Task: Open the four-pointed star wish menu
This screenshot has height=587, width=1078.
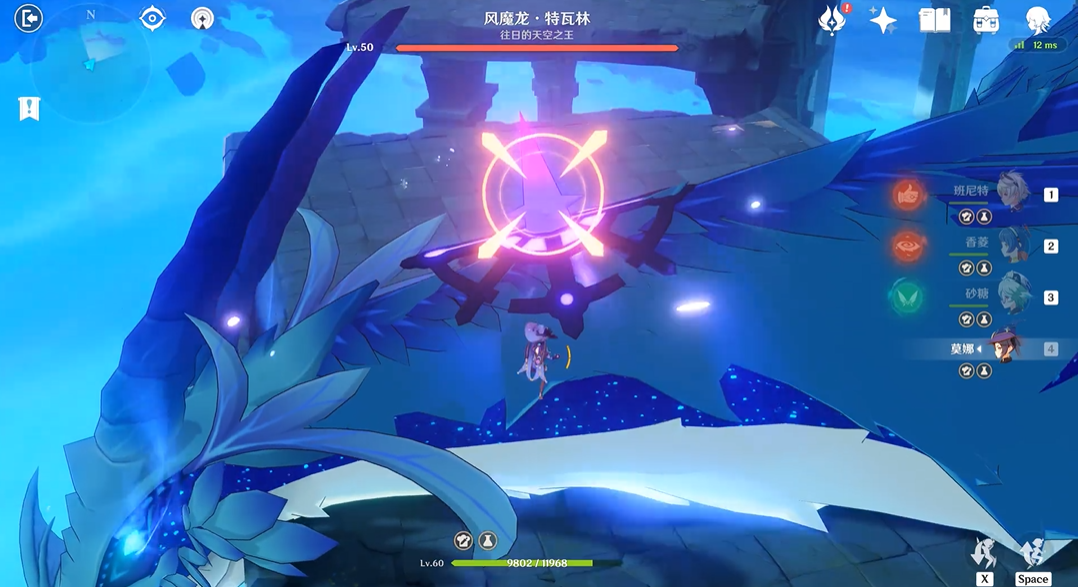Action: tap(883, 20)
